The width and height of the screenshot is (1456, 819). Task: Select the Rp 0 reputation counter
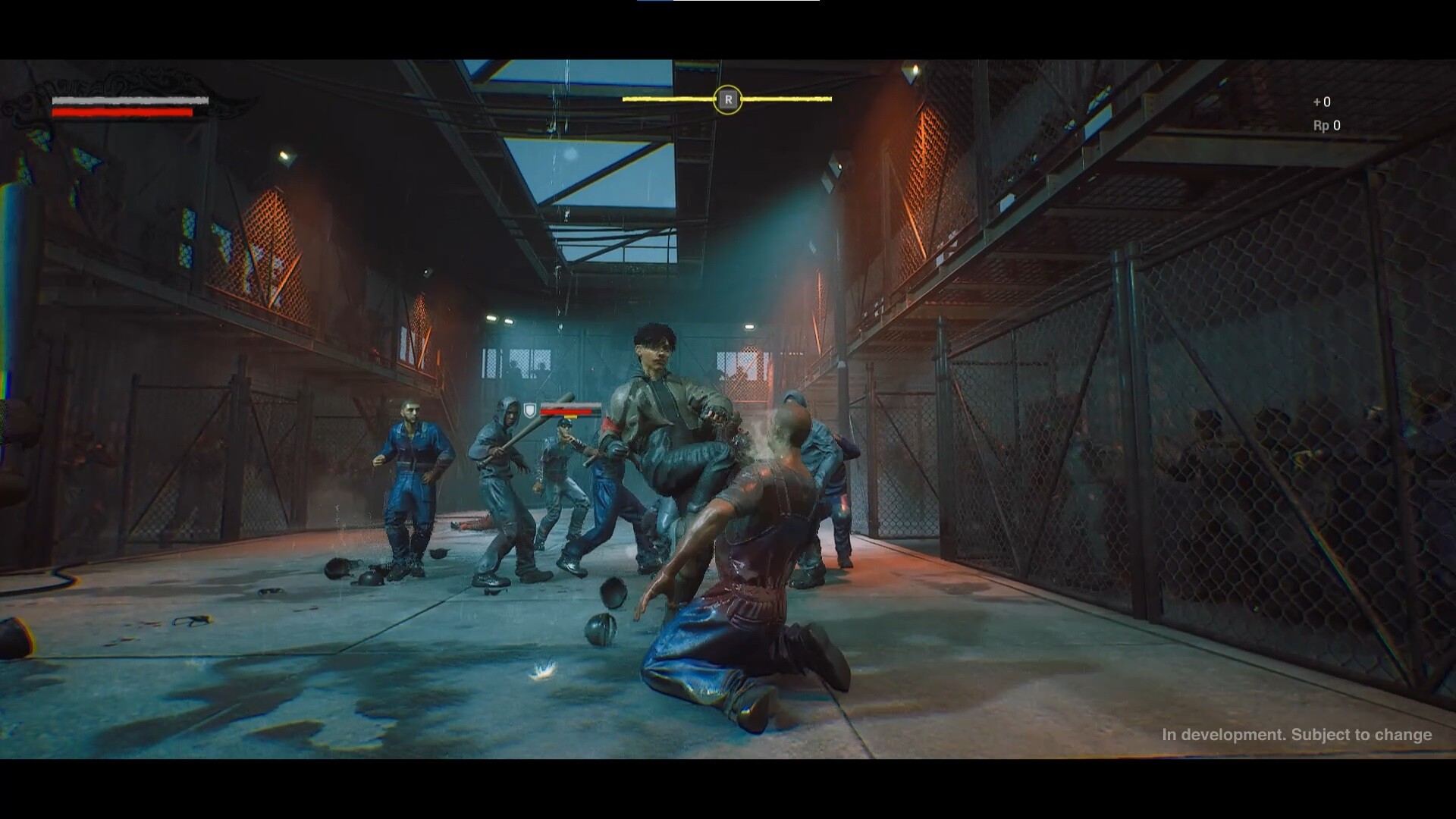click(x=1326, y=127)
